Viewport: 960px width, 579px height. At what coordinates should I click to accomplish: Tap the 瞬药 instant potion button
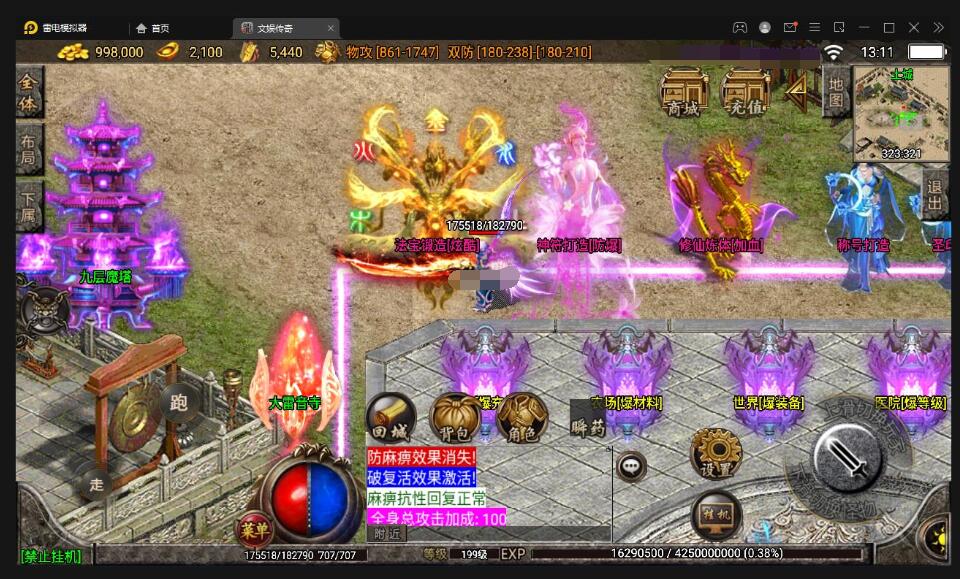point(588,420)
